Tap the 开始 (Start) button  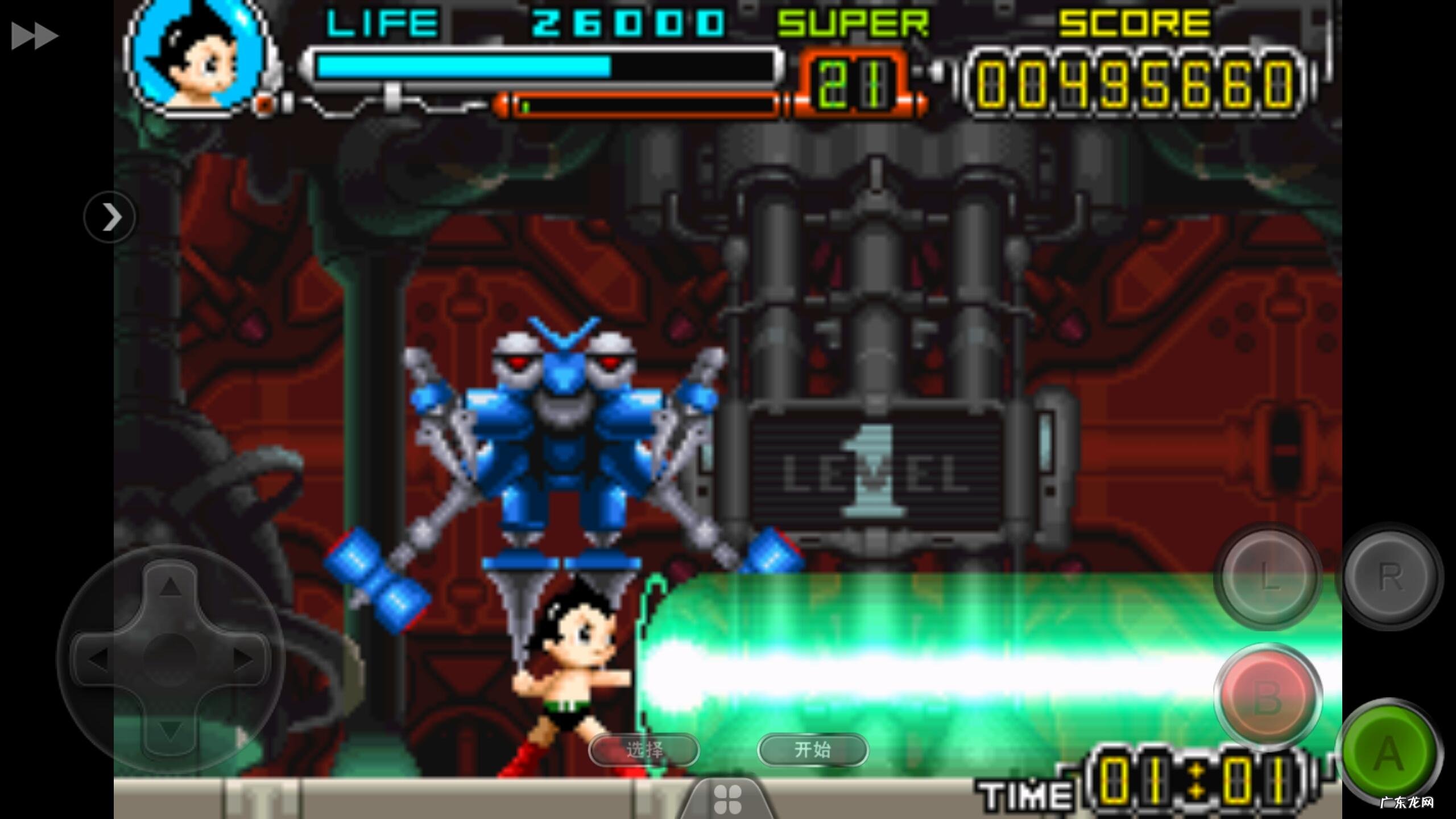[813, 750]
